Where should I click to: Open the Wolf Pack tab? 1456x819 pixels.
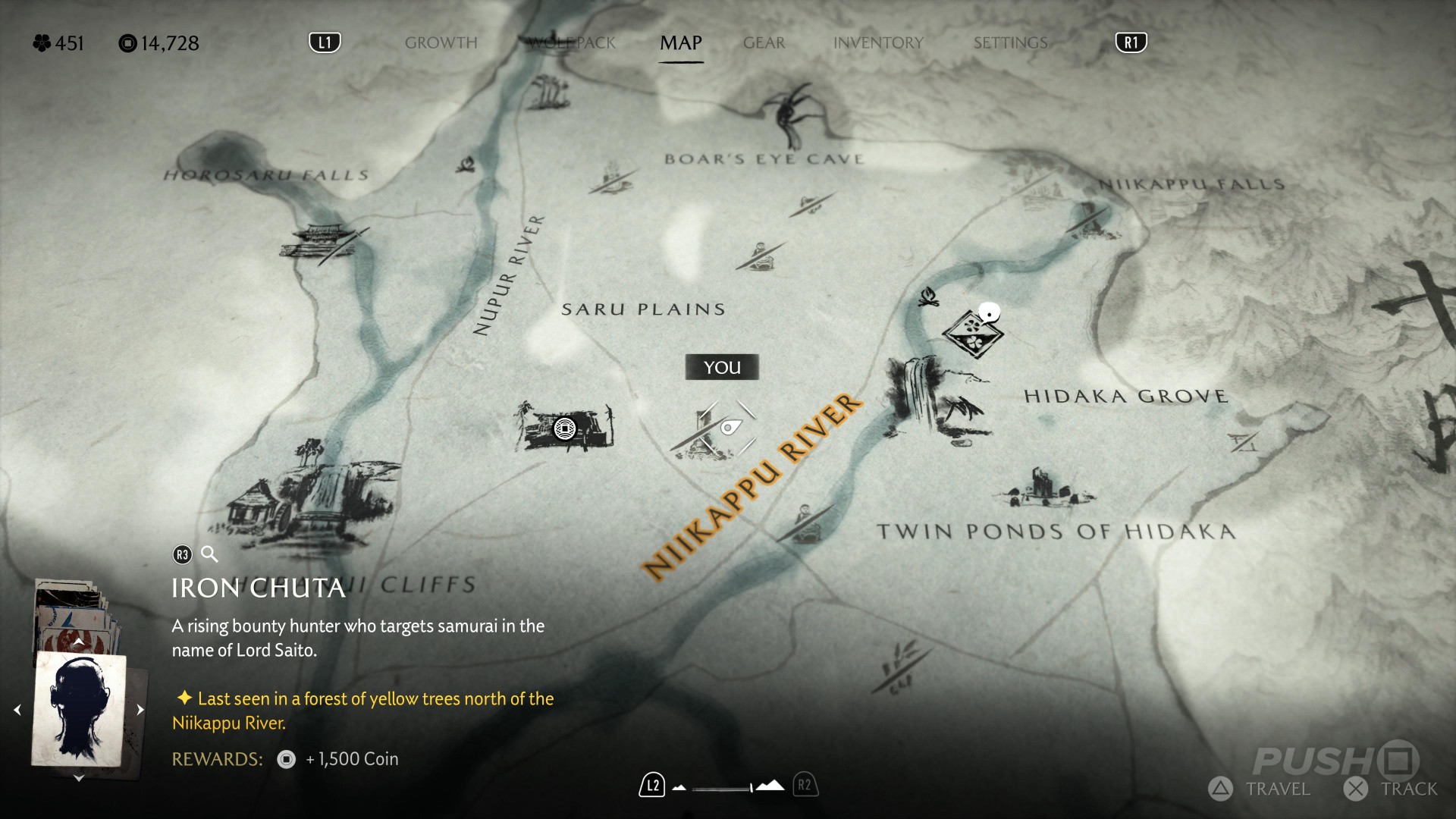click(573, 43)
